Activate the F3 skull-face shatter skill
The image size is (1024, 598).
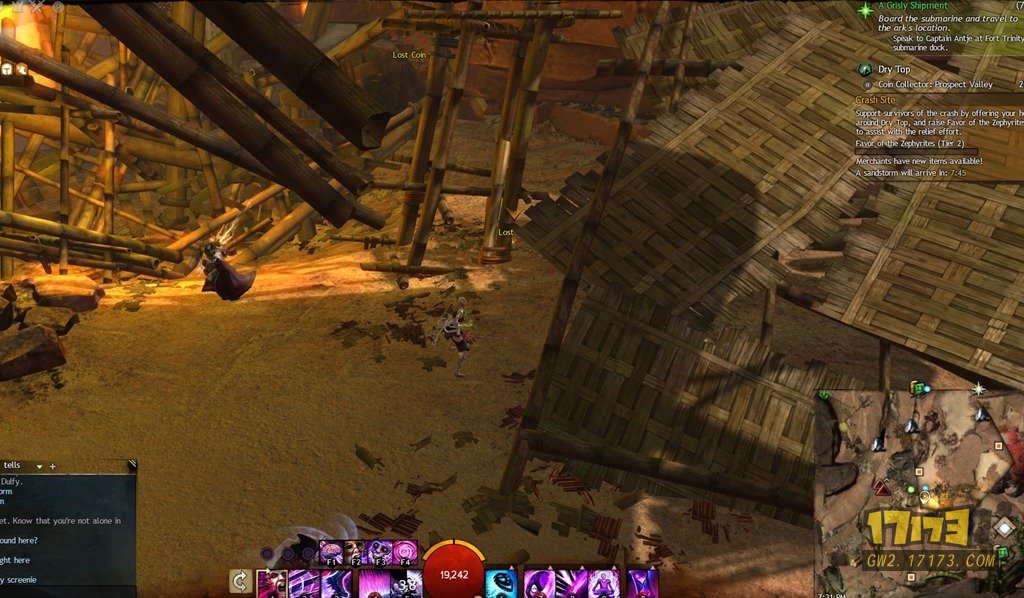(380, 551)
